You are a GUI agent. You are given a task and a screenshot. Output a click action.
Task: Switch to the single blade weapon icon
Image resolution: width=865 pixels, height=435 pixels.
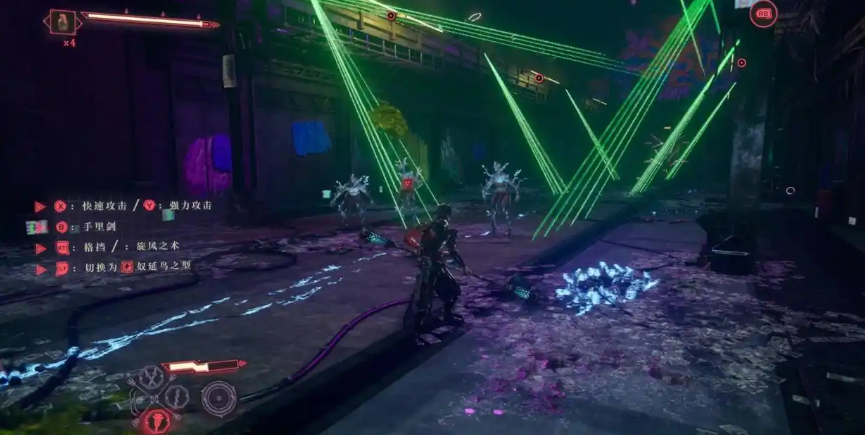click(176, 397)
